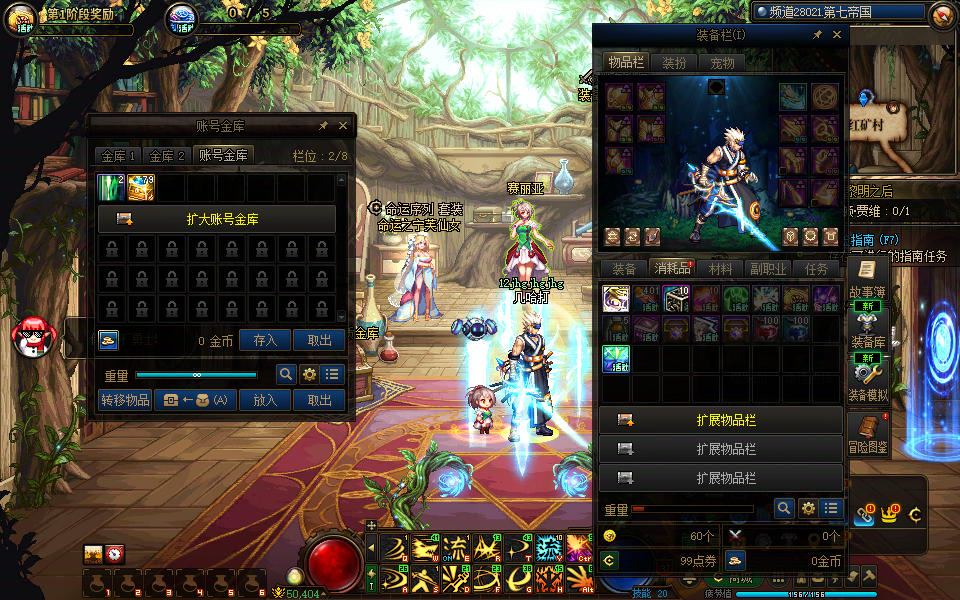Open the 任务 quest items tab
This screenshot has height=600, width=960.
pos(816,268)
